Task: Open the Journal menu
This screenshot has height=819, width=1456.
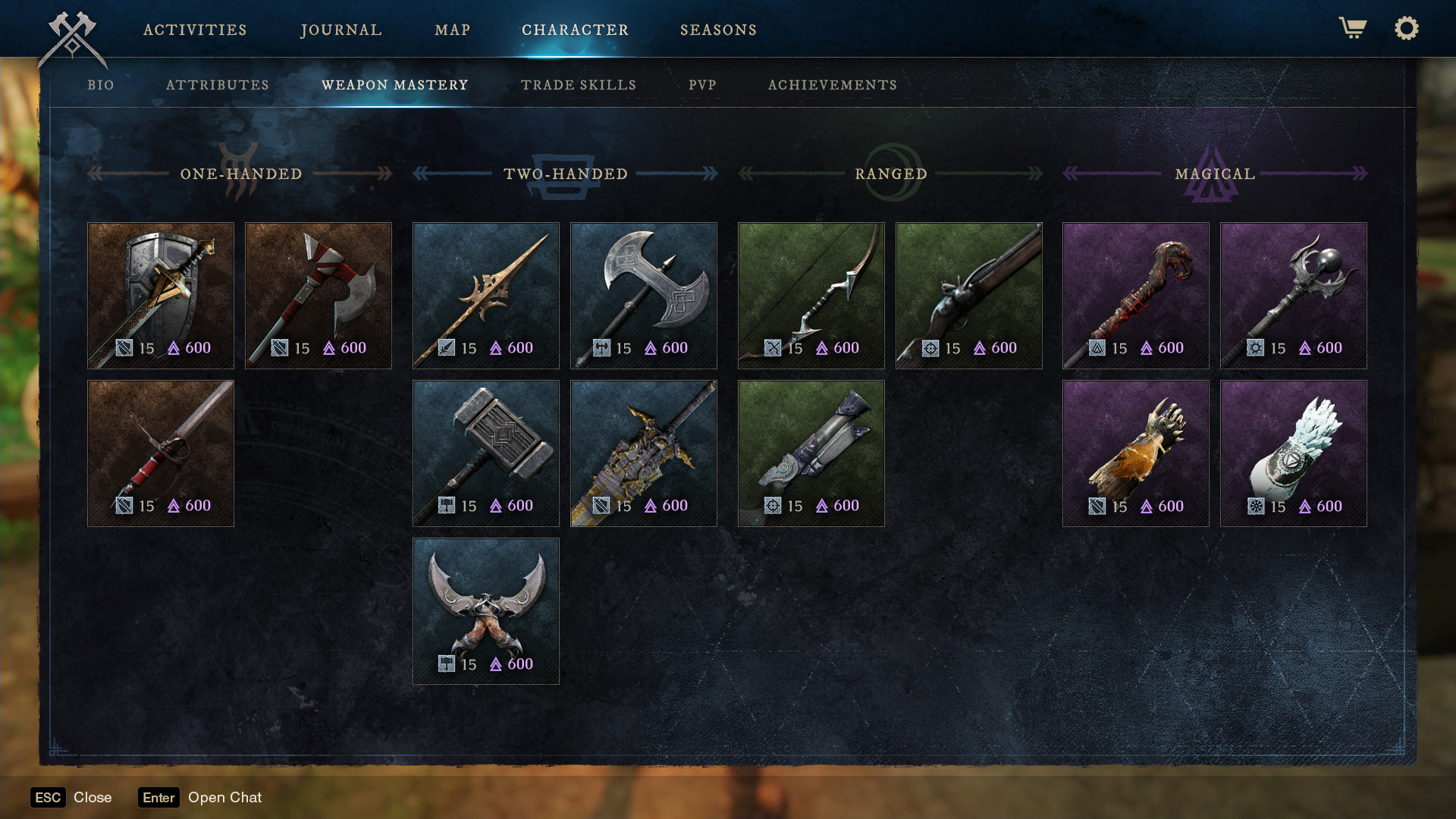Action: [341, 30]
